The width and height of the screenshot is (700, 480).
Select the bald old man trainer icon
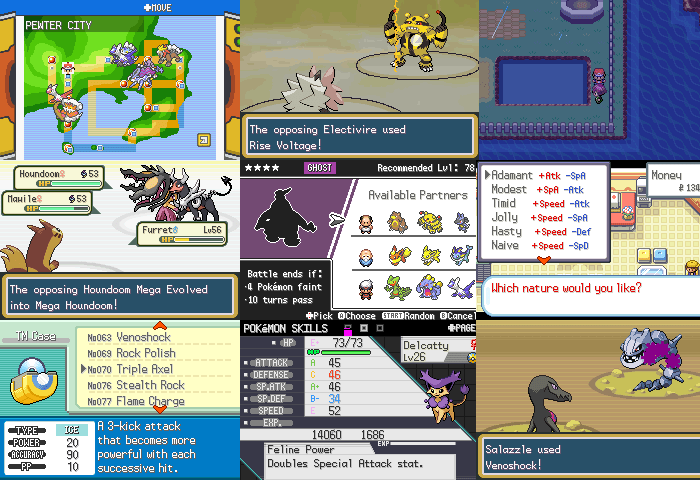pos(366,222)
